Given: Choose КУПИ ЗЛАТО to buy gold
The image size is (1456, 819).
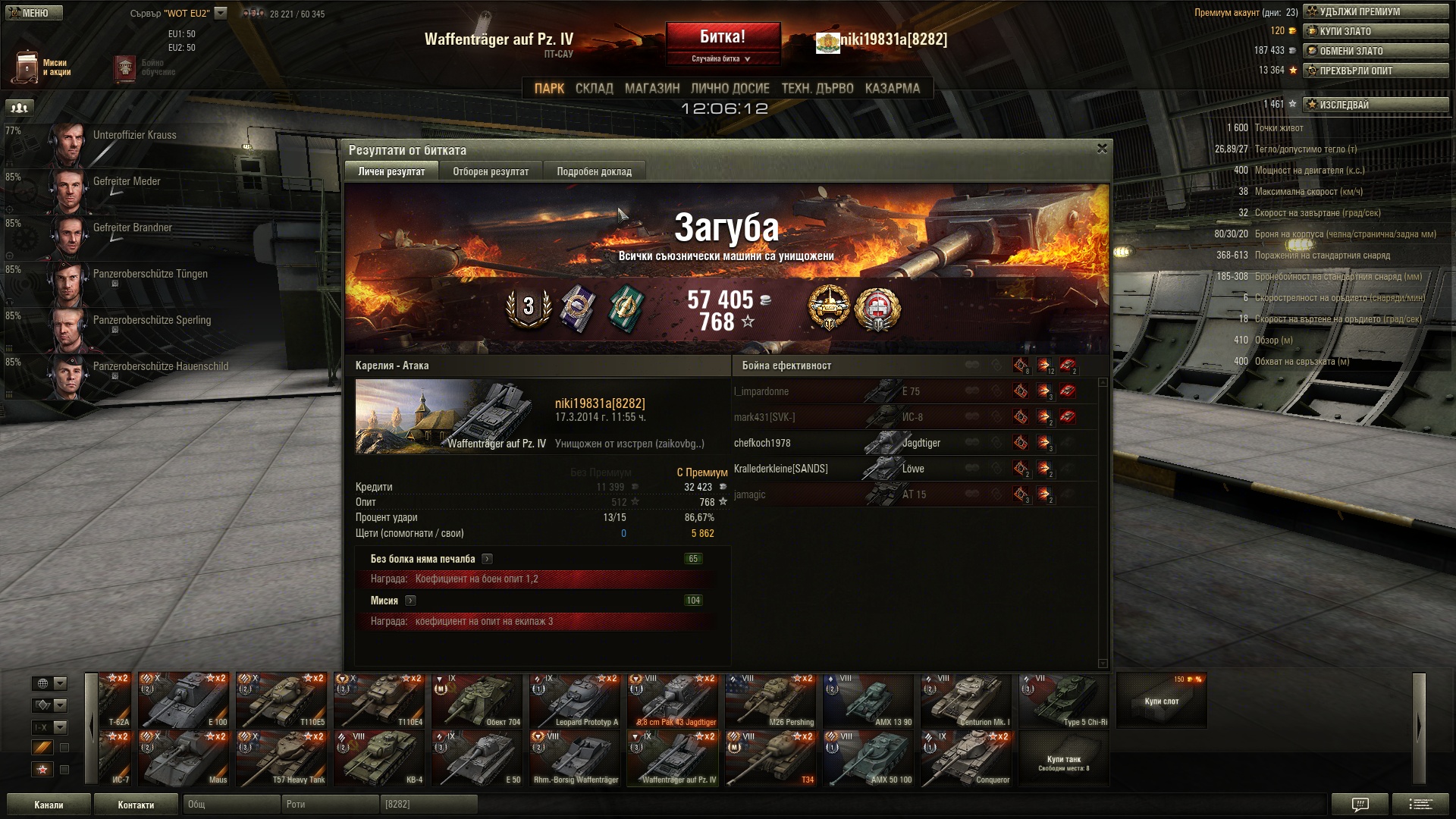Looking at the screenshot, I should pos(1375,31).
